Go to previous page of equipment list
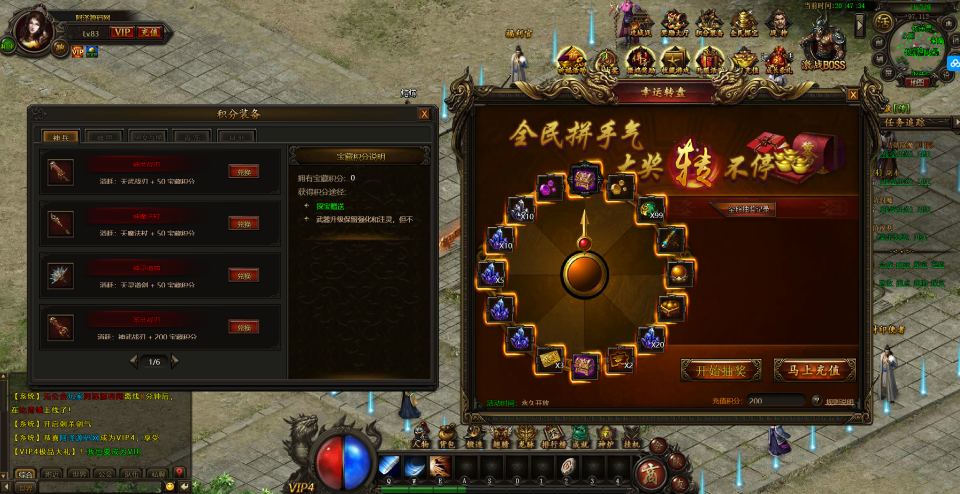The height and width of the screenshot is (494, 960). point(131,361)
